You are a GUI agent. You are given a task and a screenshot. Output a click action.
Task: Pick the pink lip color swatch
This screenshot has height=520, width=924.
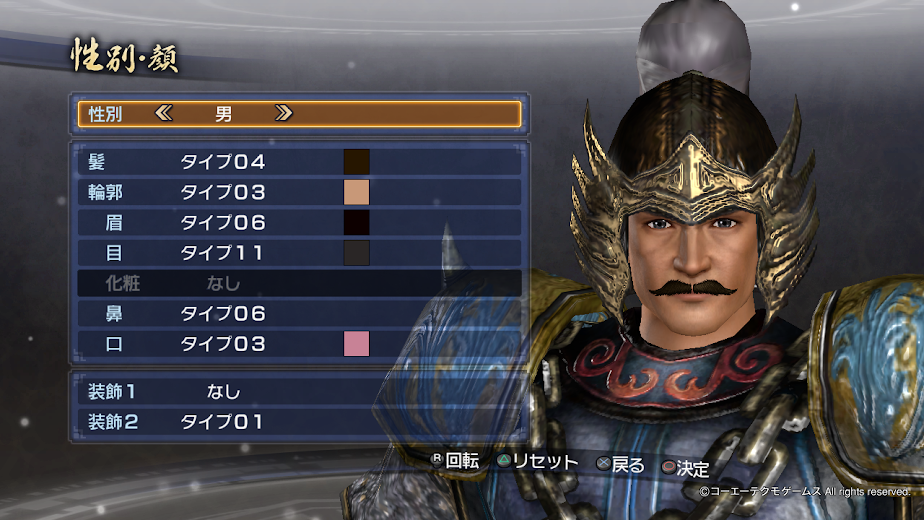point(357,344)
